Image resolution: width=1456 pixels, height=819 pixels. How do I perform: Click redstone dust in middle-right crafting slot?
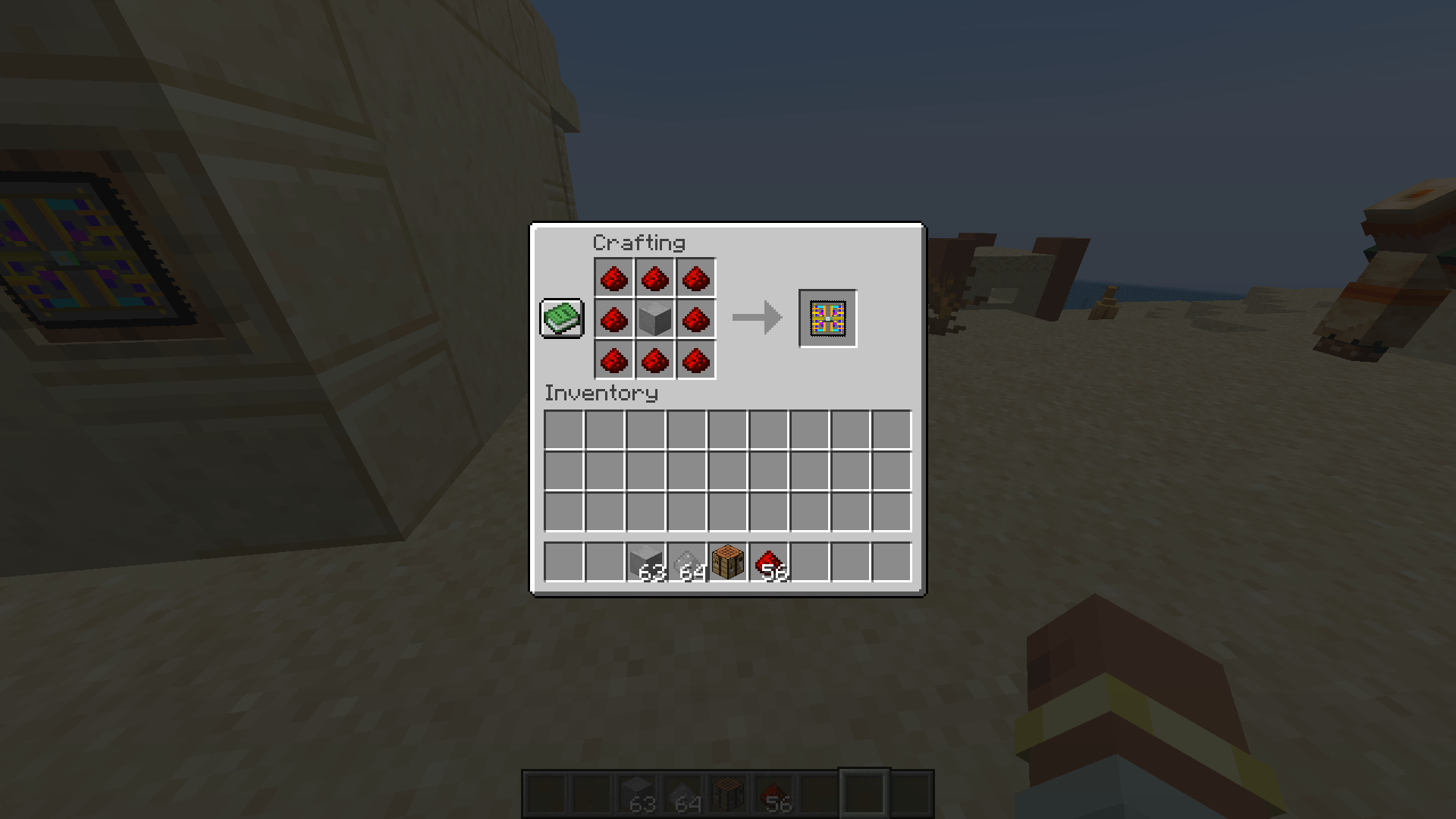[x=695, y=318]
